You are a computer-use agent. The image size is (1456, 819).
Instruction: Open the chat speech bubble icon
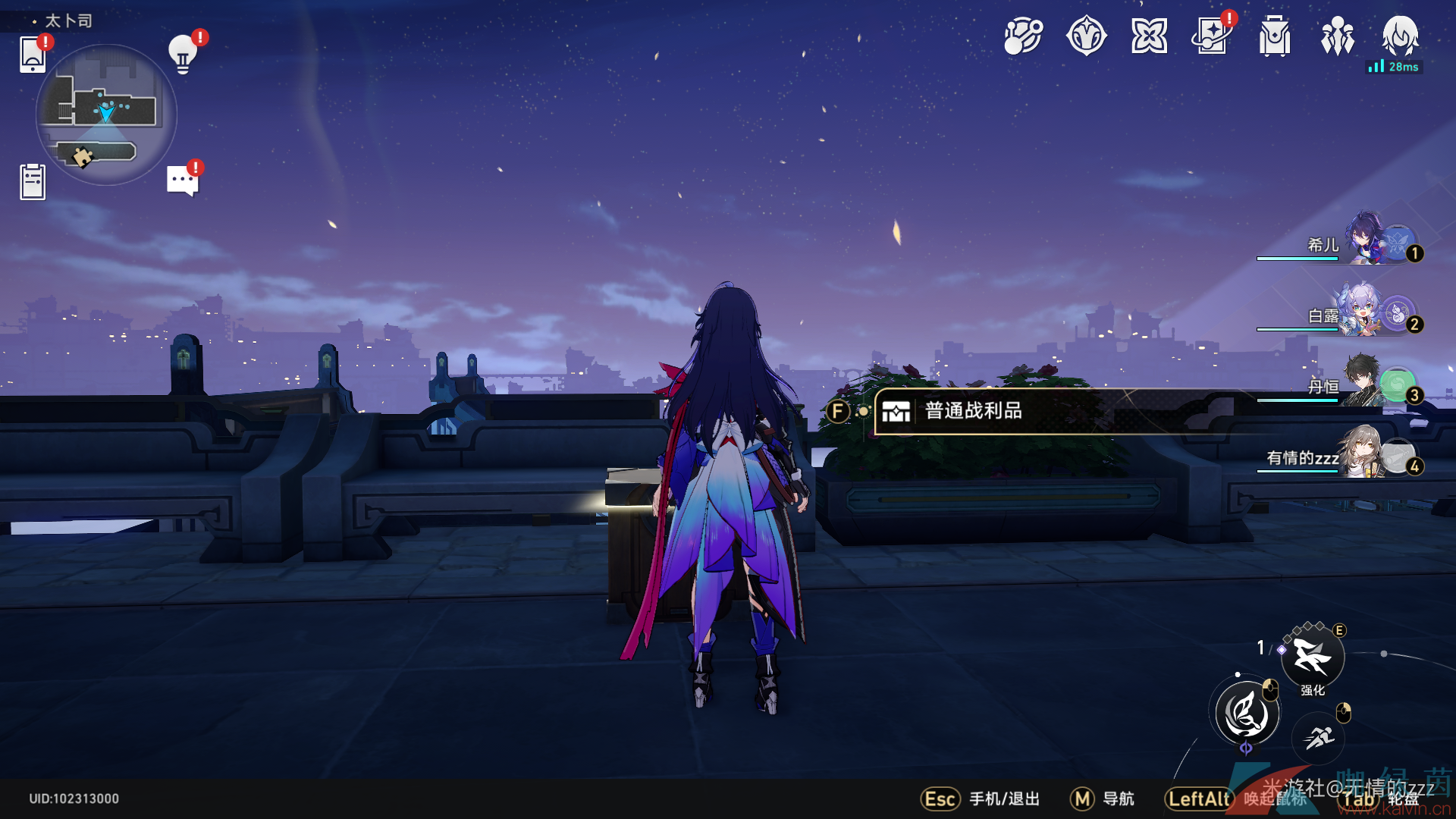(183, 180)
